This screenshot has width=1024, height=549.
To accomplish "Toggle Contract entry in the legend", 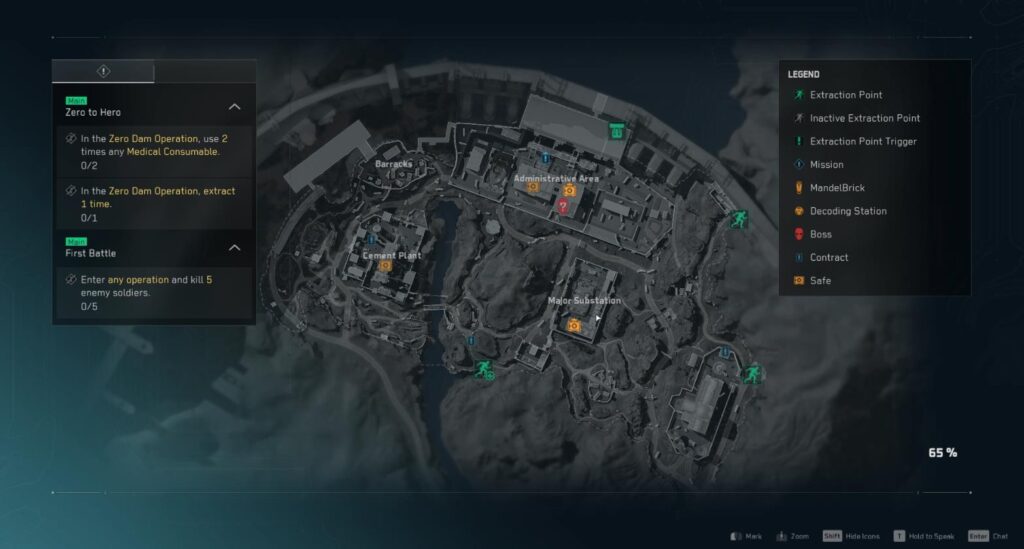I will point(828,257).
